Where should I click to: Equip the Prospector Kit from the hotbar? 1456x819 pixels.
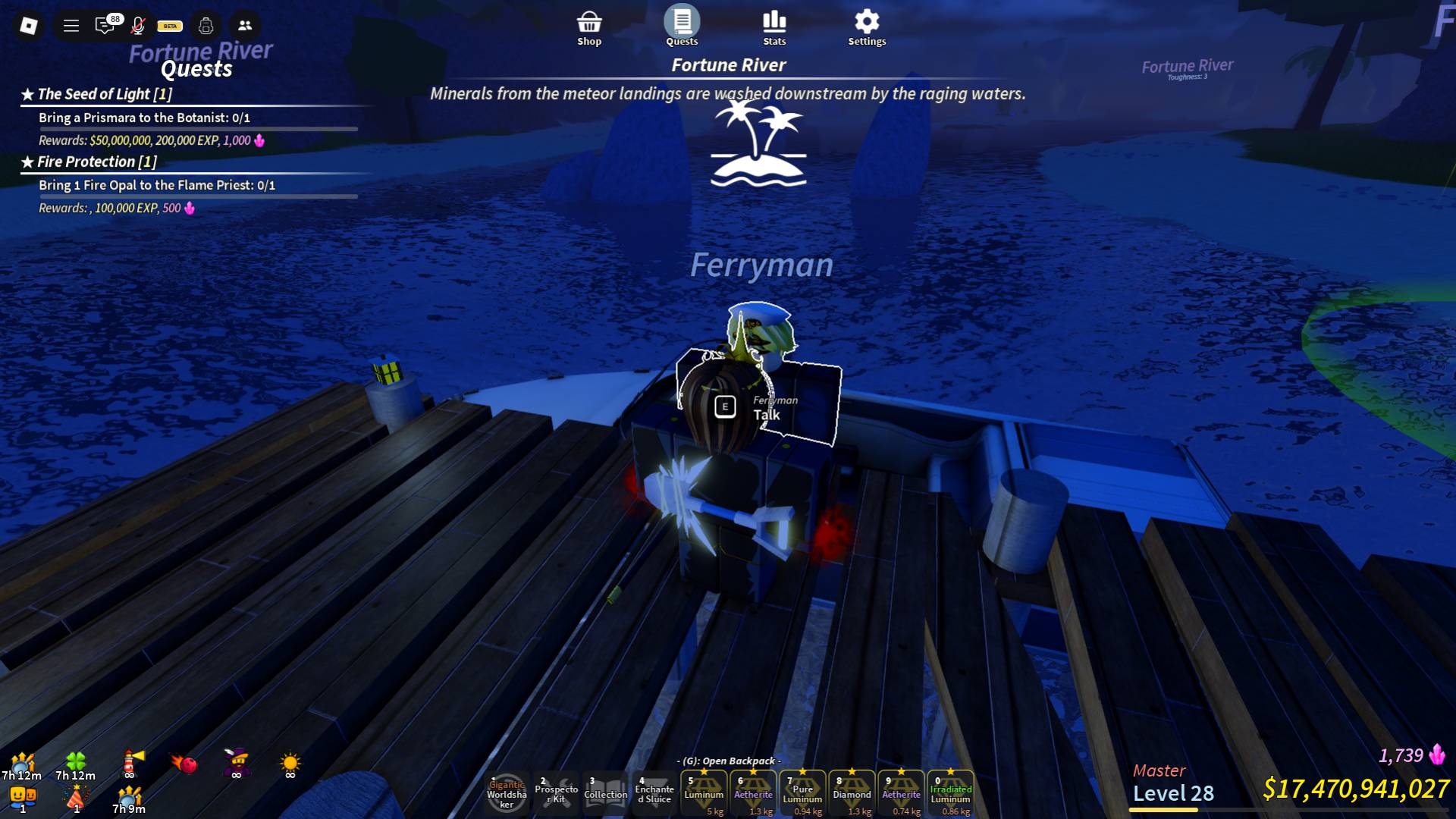(556, 793)
